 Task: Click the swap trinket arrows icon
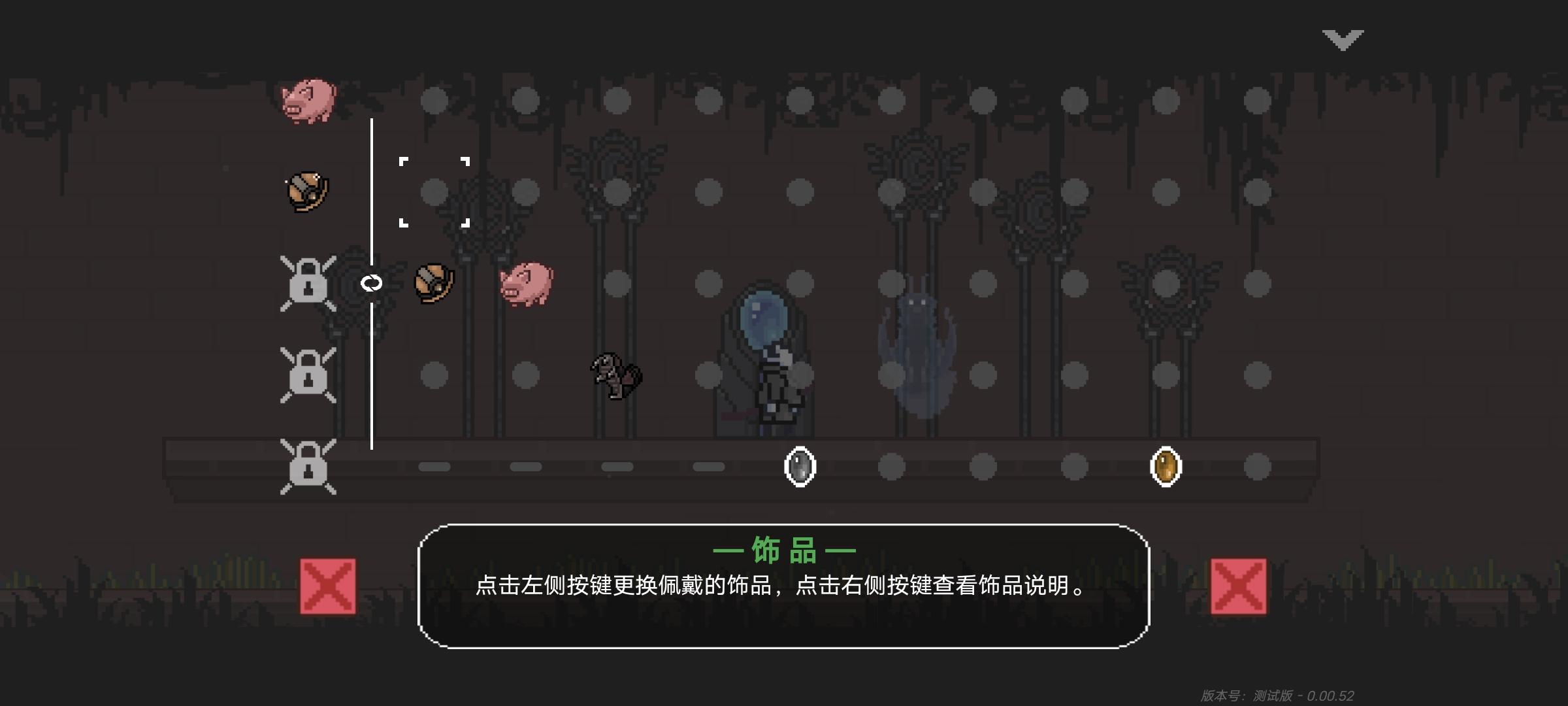click(371, 282)
